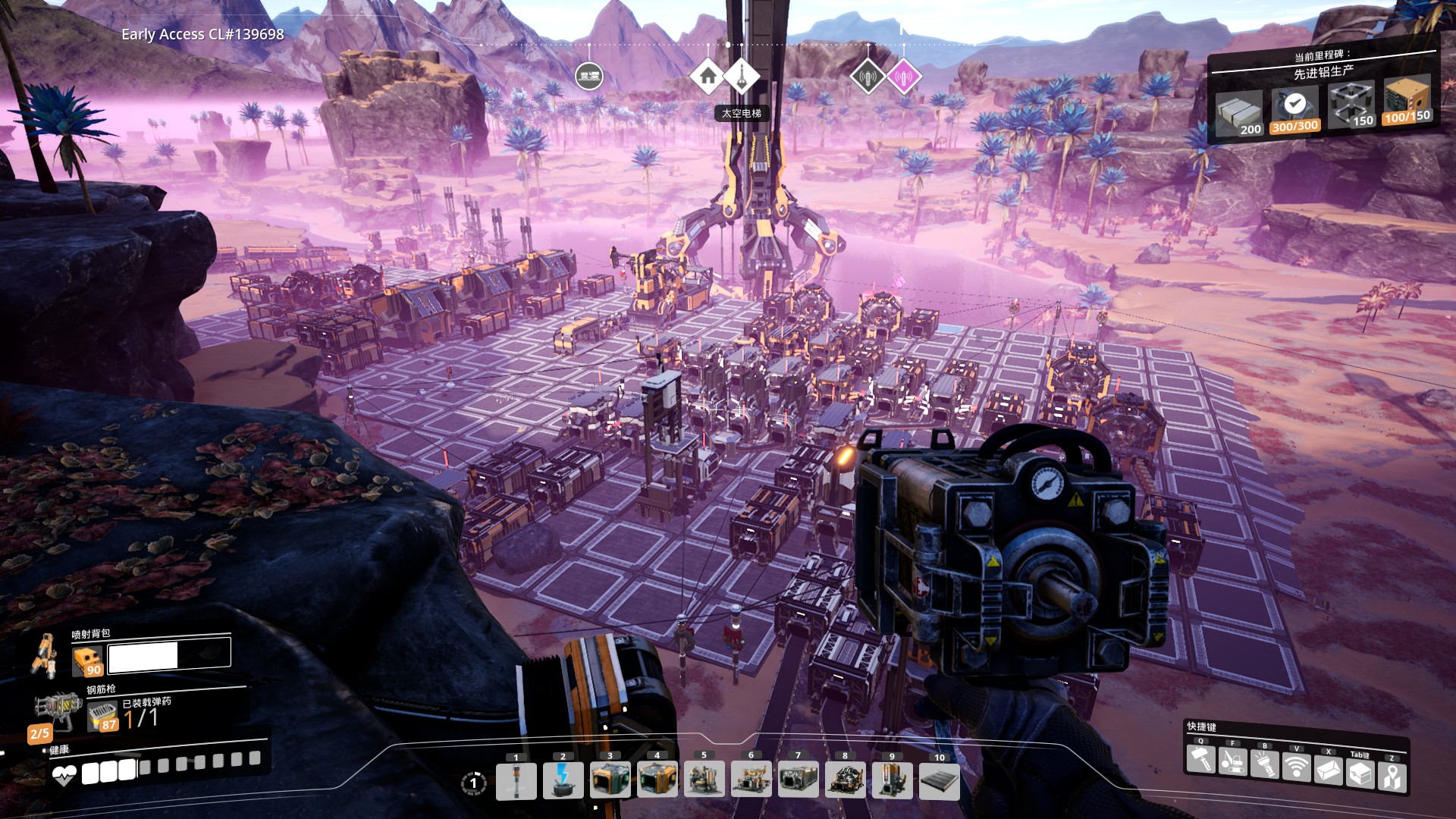
Task: Select the jetpack equipment icon
Action: point(44,655)
